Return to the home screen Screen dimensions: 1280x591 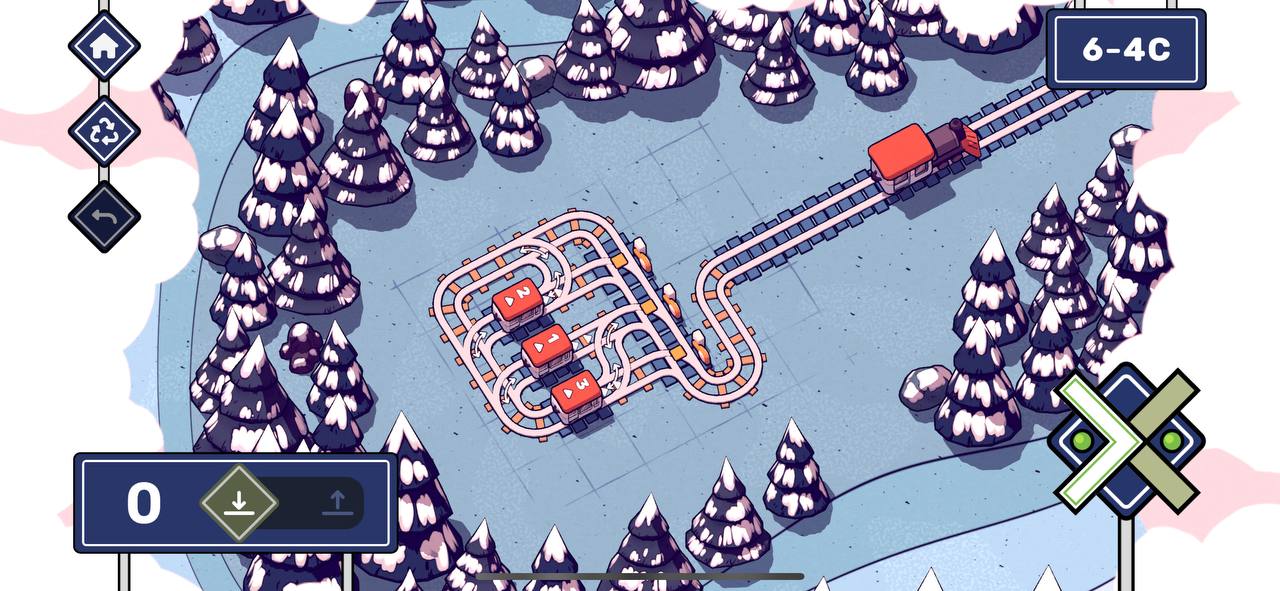tap(104, 46)
